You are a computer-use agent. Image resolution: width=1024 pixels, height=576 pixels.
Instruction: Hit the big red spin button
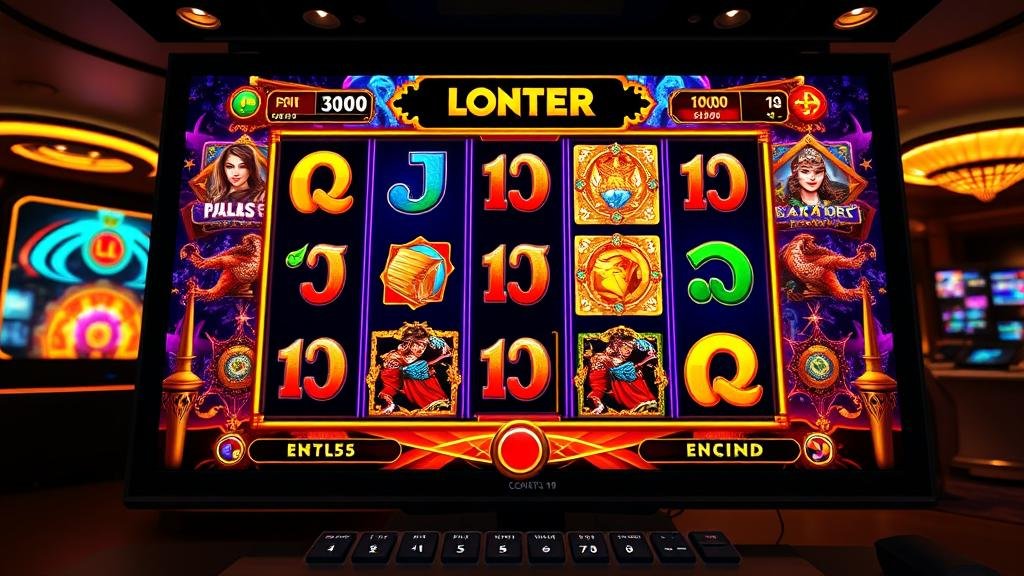[520, 449]
